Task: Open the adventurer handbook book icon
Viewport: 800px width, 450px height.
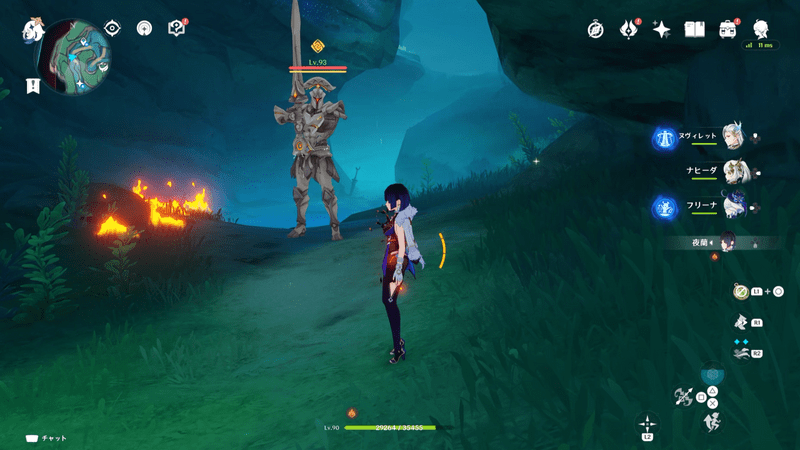Action: coord(694,29)
